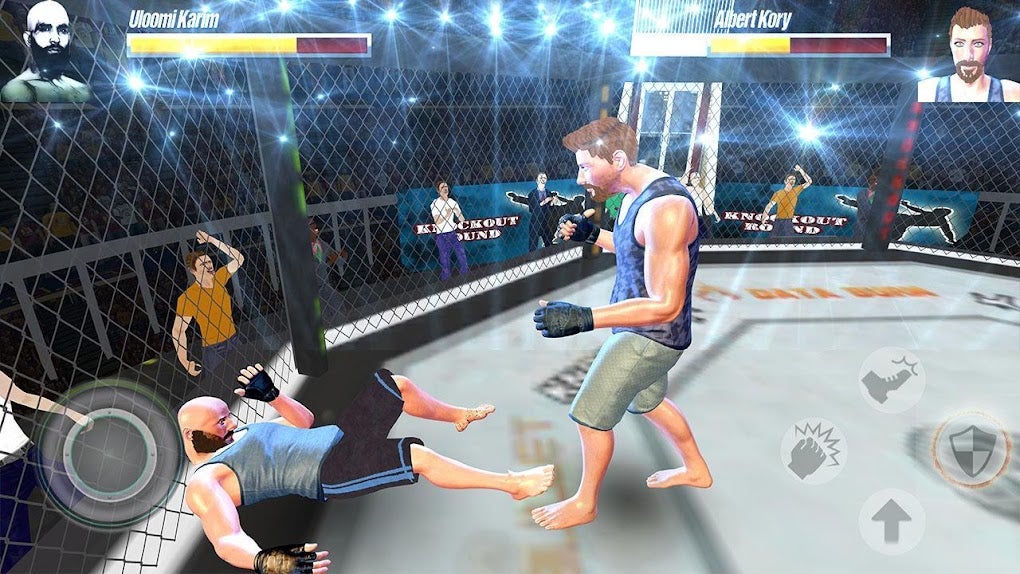Viewport: 1020px width, 574px height.
Task: Click Uloomi Karim's fighter portrait
Action: [x=45, y=50]
